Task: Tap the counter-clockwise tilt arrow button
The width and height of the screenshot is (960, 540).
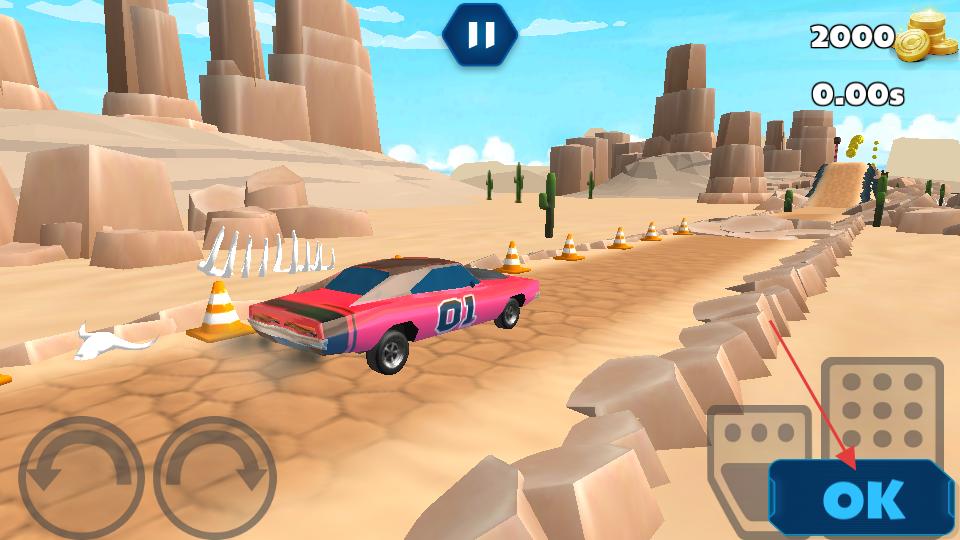Action: point(81,478)
